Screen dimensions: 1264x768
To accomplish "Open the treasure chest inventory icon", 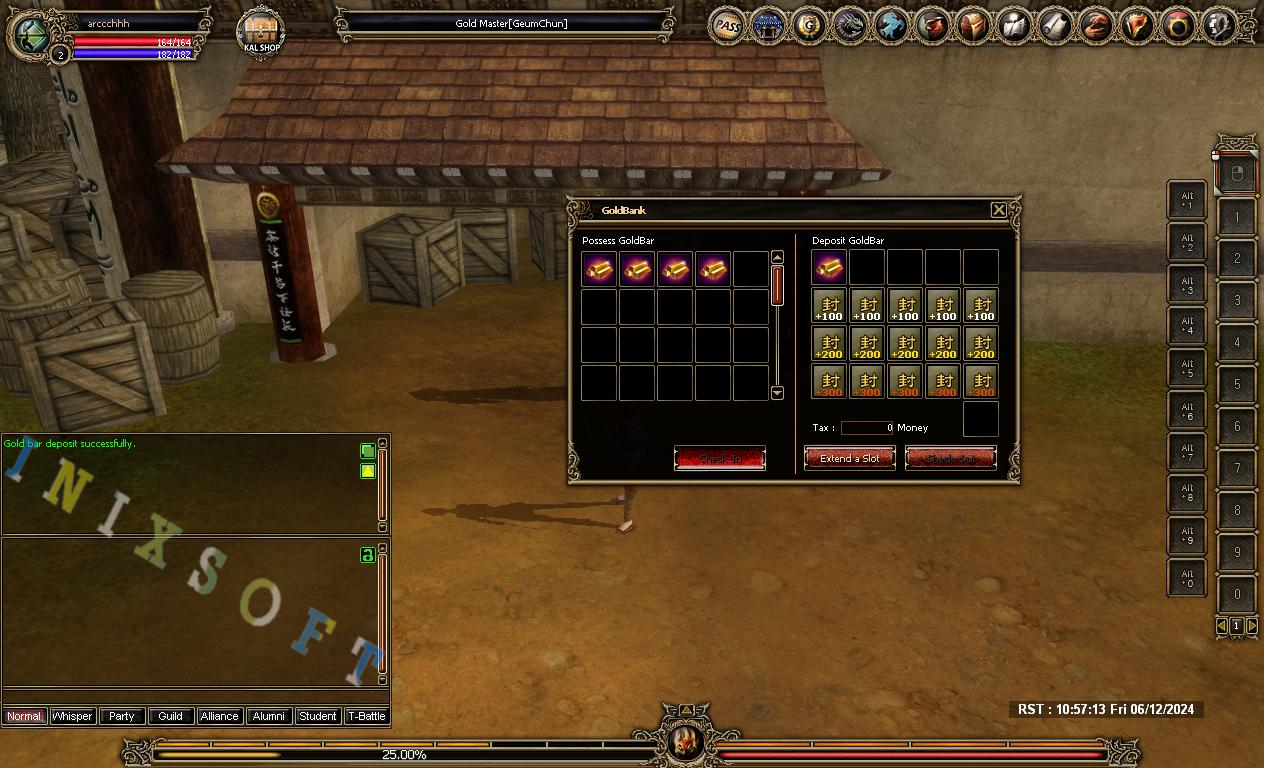I will point(974,26).
